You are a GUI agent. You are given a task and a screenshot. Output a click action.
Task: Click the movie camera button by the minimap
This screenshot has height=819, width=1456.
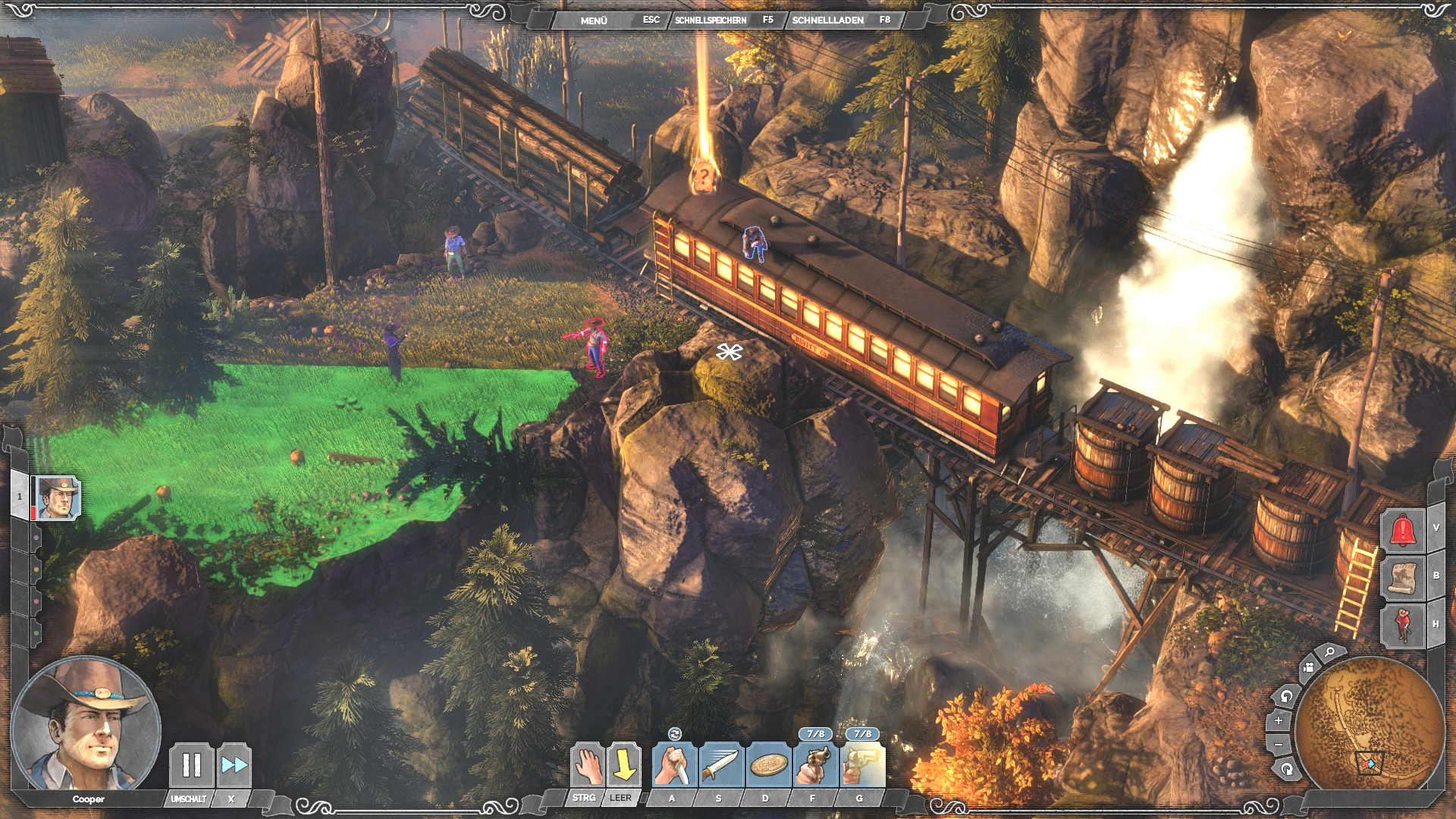tap(1308, 668)
